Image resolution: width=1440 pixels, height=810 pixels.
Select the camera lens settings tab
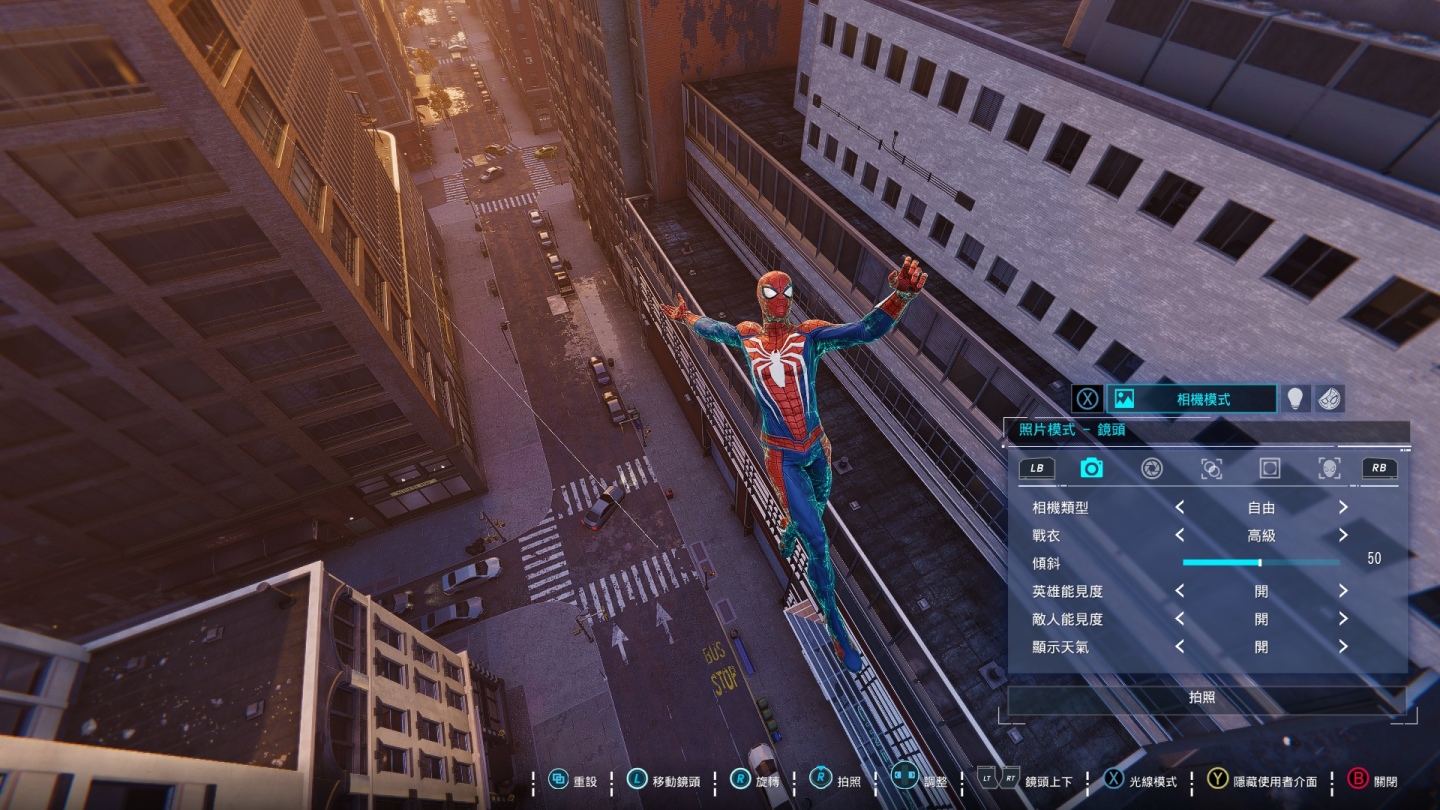pyautogui.click(x=1091, y=468)
